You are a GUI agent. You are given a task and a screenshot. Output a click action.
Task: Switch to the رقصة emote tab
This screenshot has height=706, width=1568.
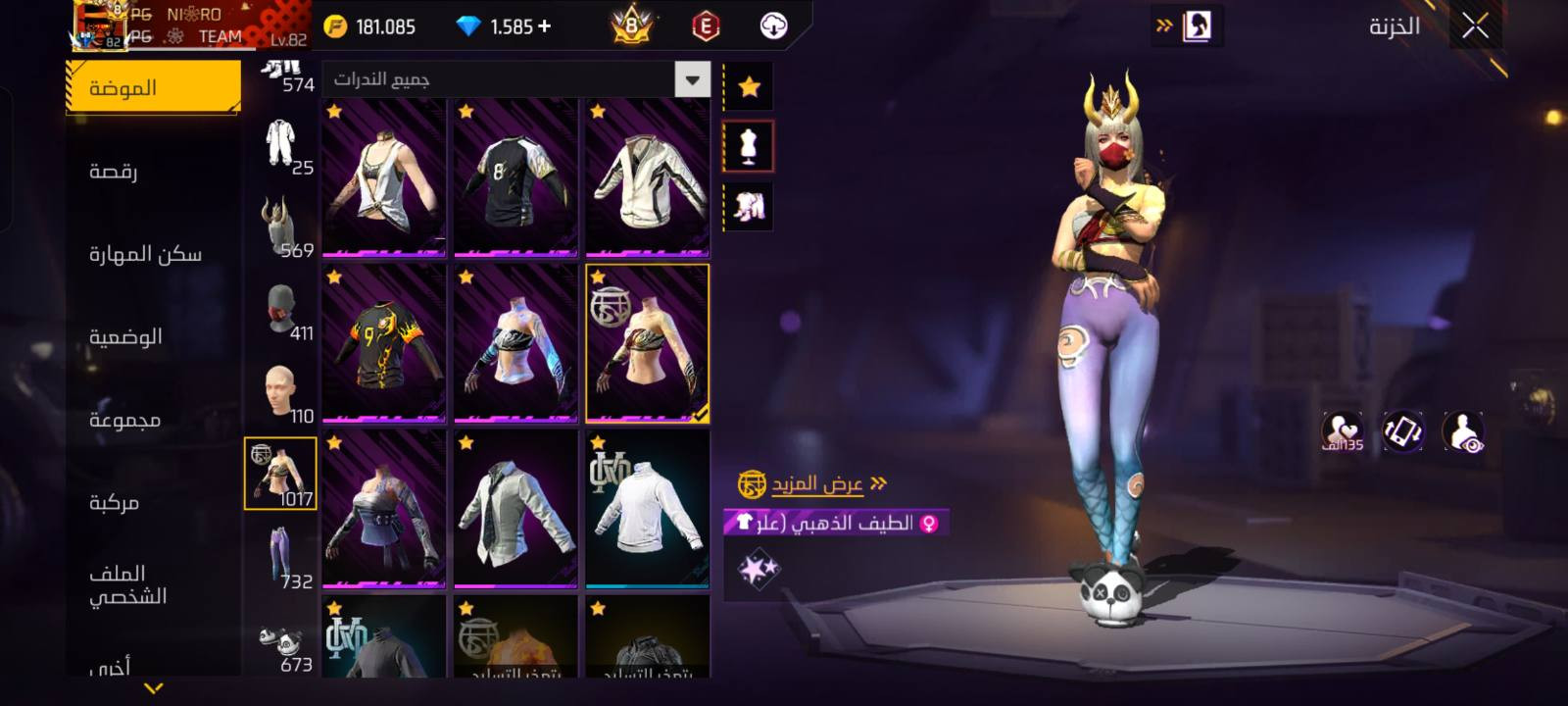click(x=114, y=172)
